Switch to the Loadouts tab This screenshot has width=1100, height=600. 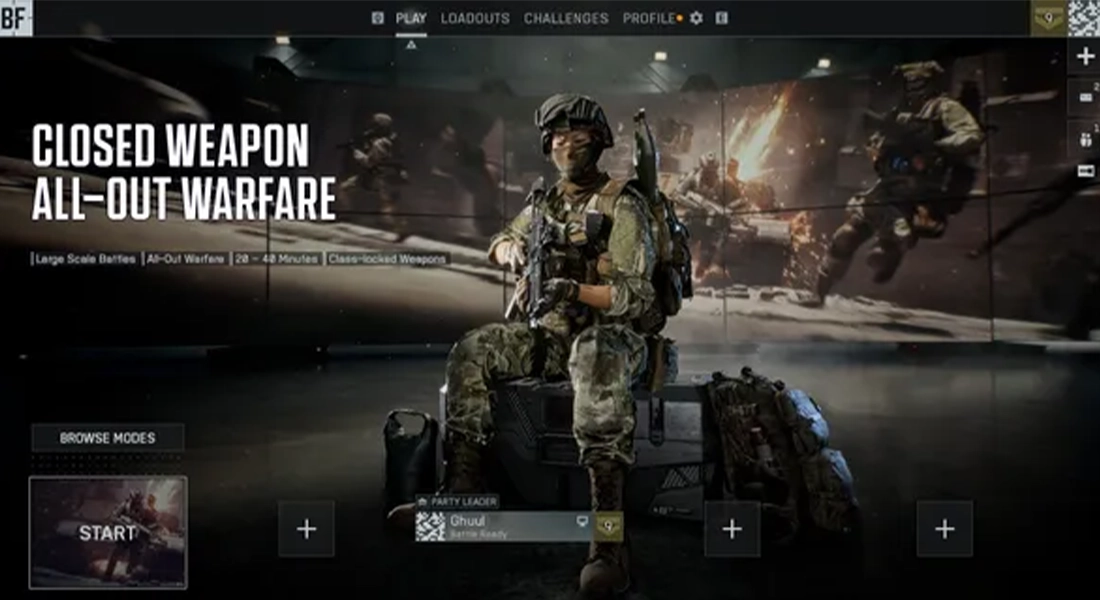tap(475, 18)
